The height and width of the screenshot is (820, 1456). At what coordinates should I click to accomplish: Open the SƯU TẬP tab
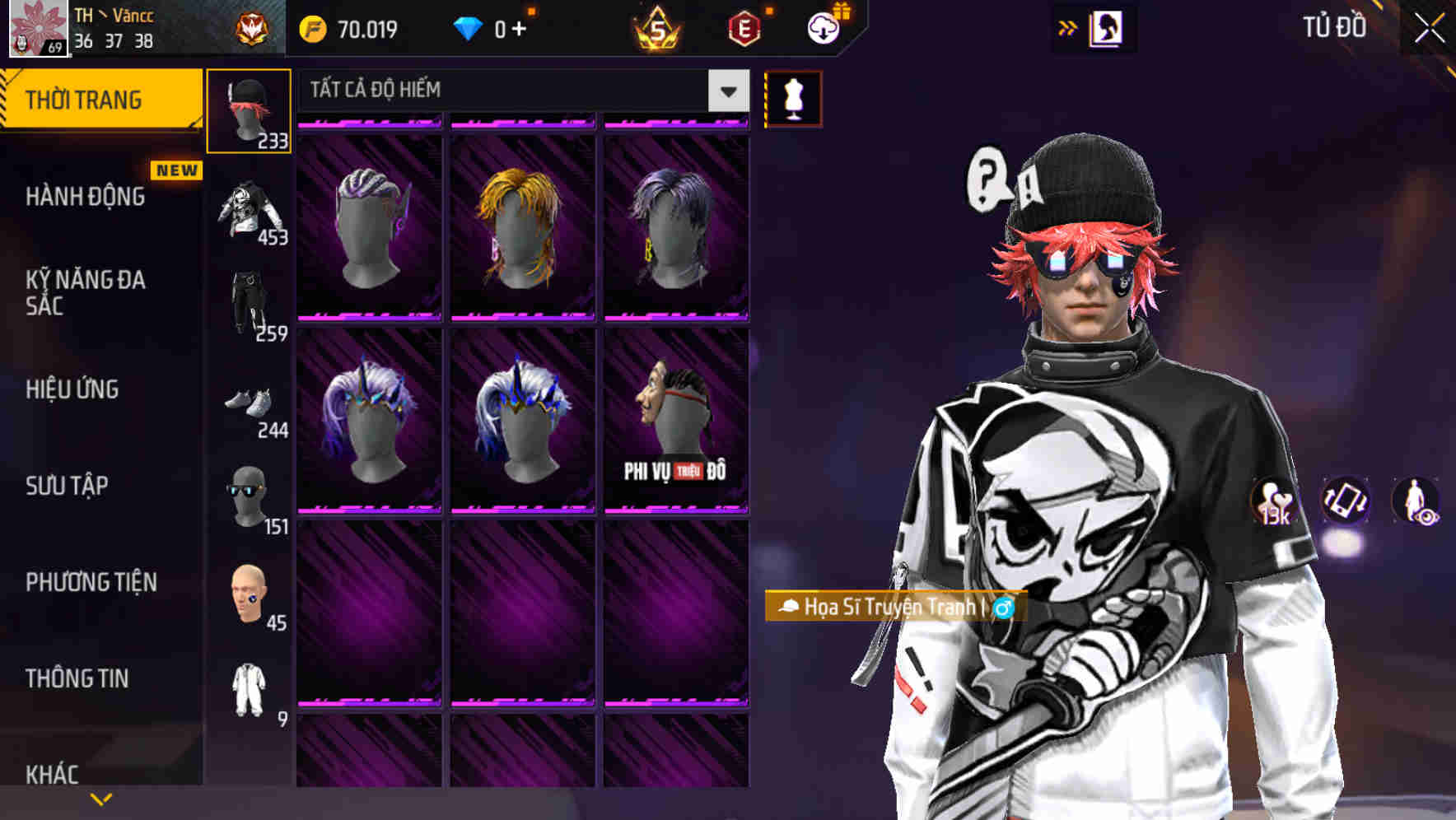pos(66,487)
